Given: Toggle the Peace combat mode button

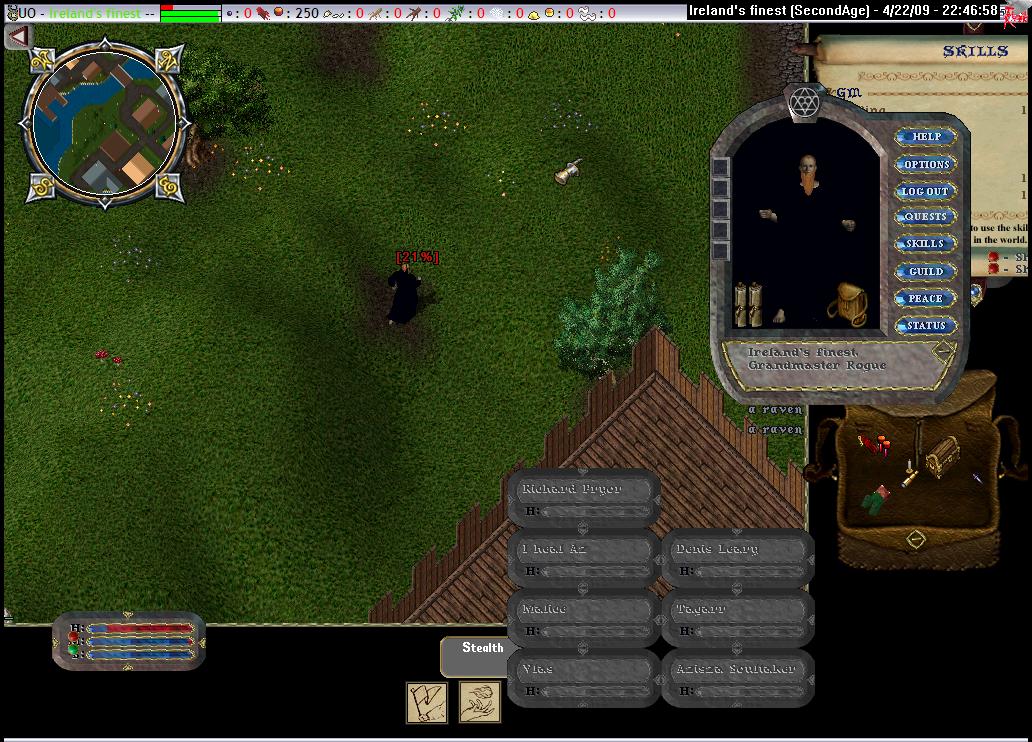Looking at the screenshot, I should click(x=925, y=298).
